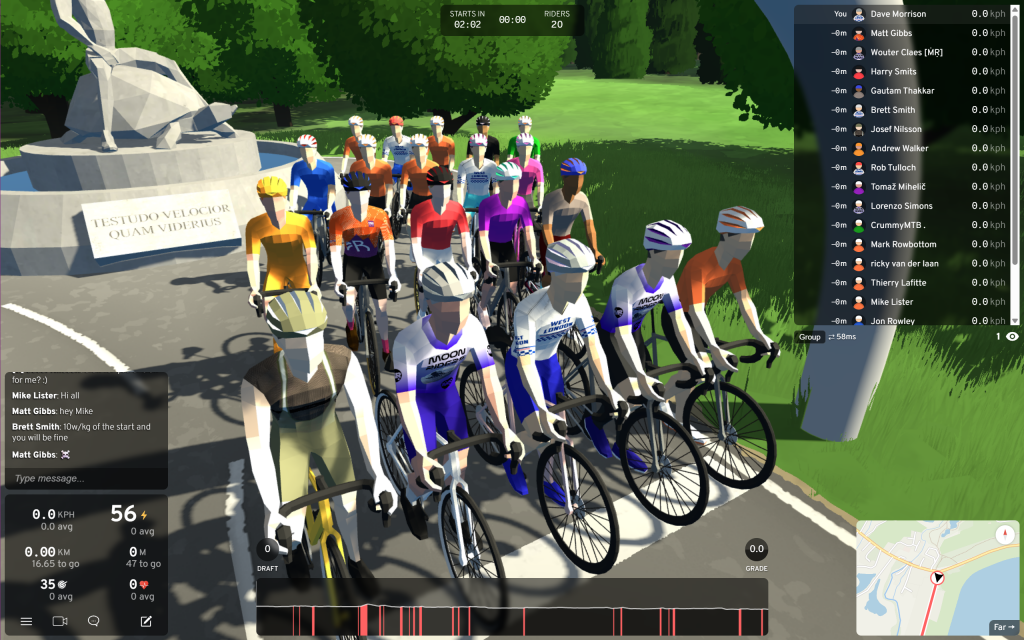Open the hamburger menu in the stats panel
This screenshot has height=640, width=1024.
(27, 621)
